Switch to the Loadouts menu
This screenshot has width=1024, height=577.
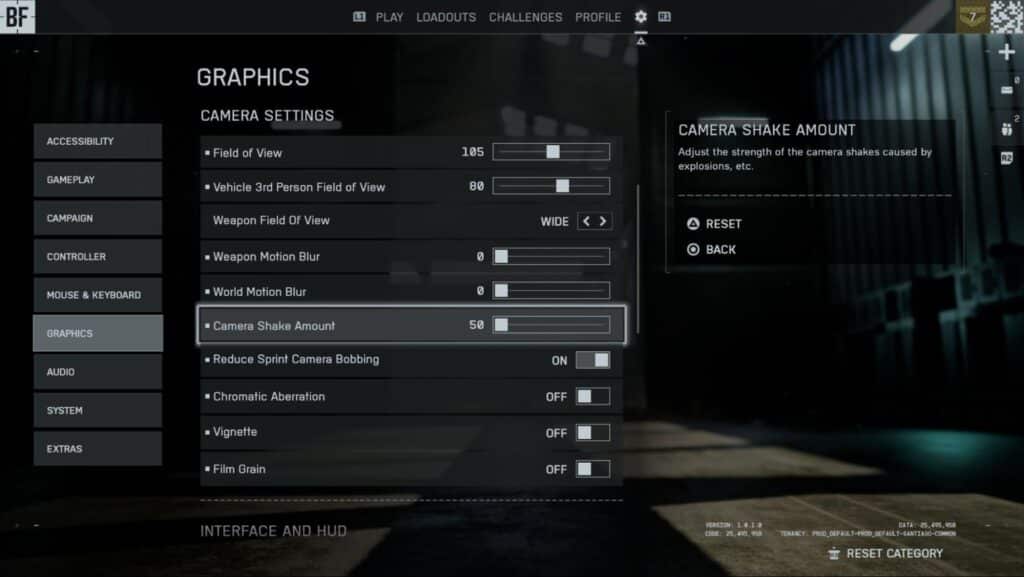point(446,17)
